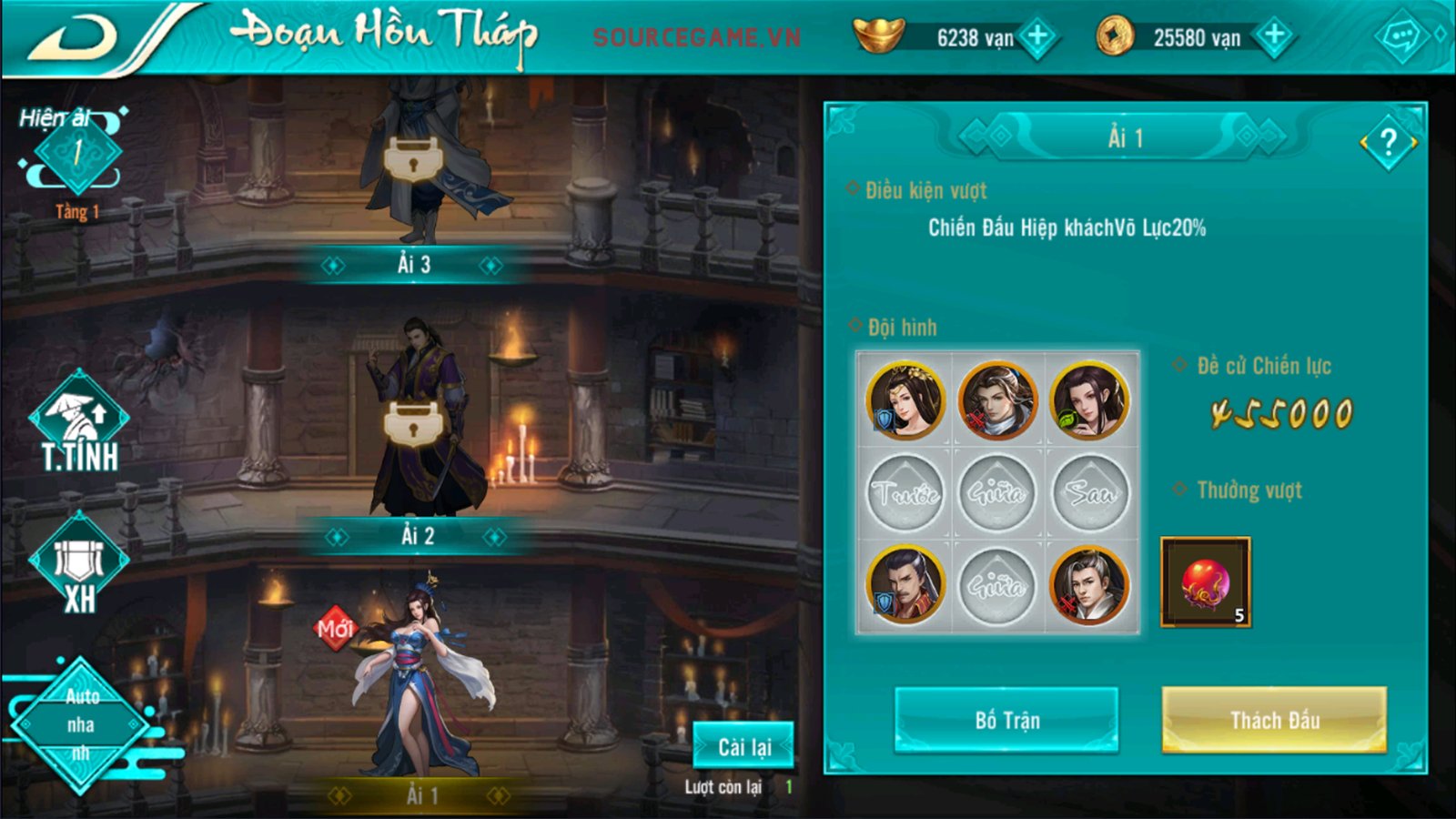Select the Ải 1 stage with the woman in blue

[x=420, y=682]
